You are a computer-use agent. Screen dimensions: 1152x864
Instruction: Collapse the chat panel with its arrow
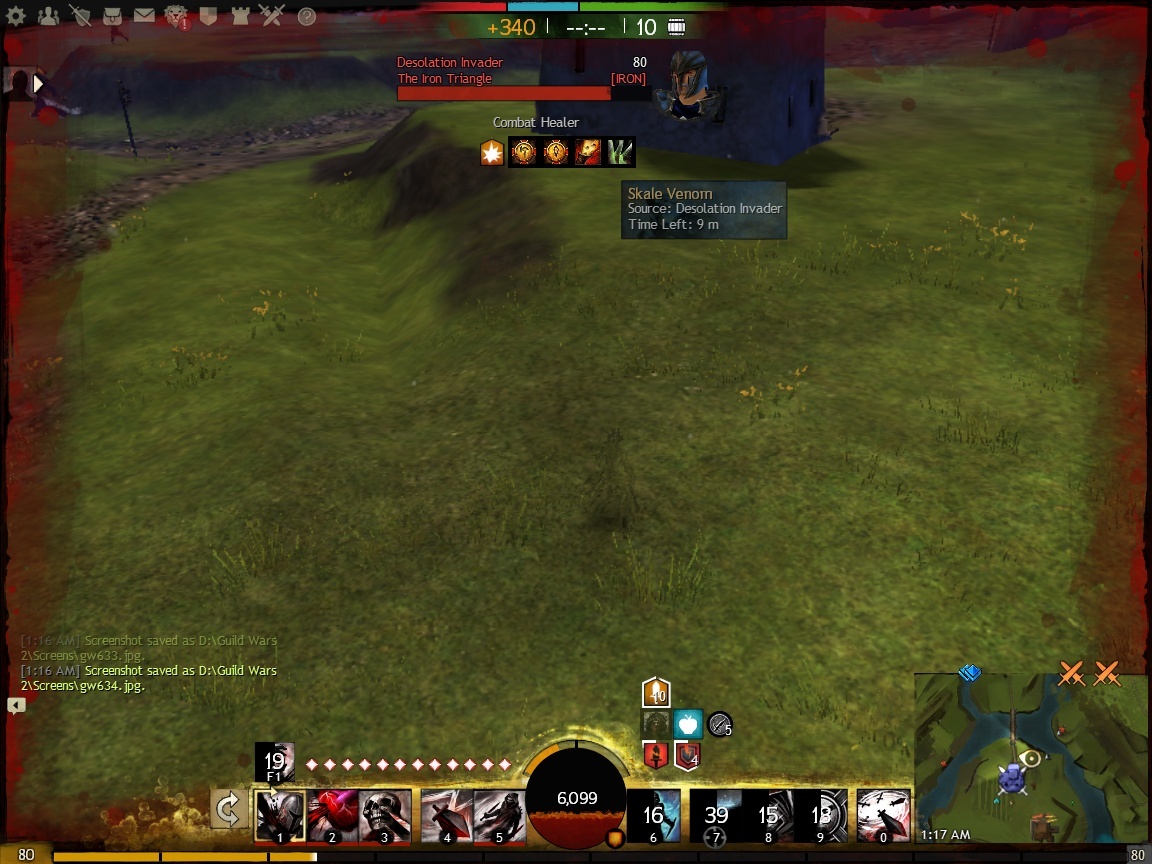click(16, 705)
